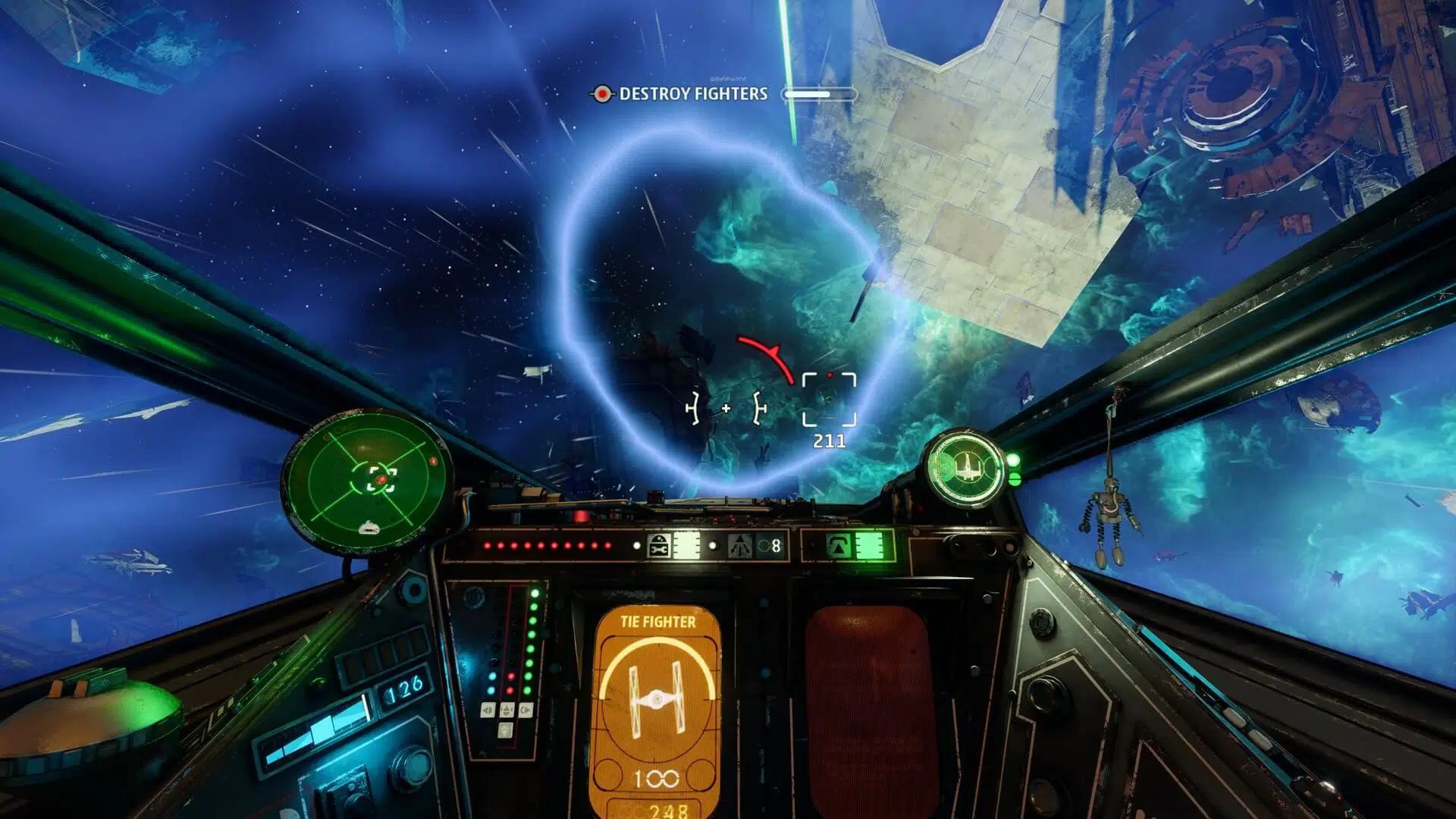Open the TIE Fighter target display
This screenshot has width=1456, height=819.
coord(657,705)
